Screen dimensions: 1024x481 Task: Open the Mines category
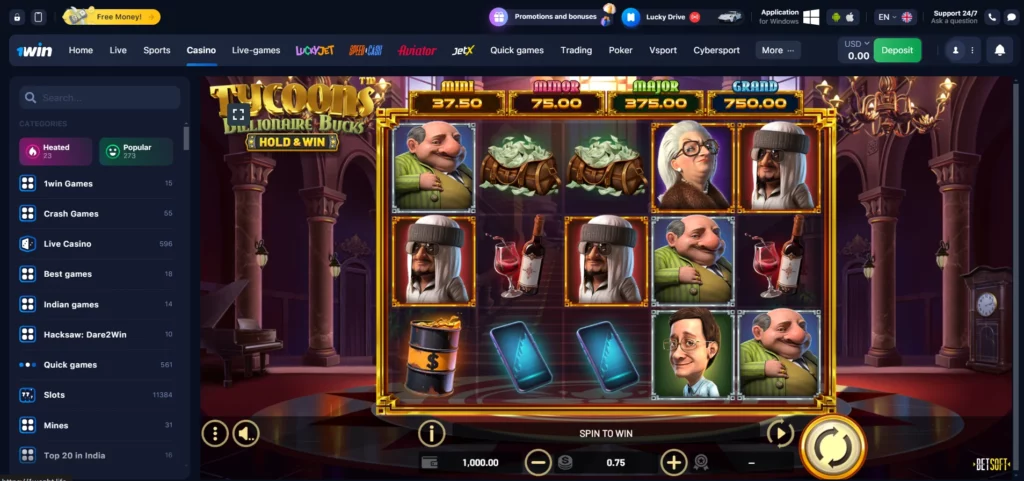(x=56, y=425)
